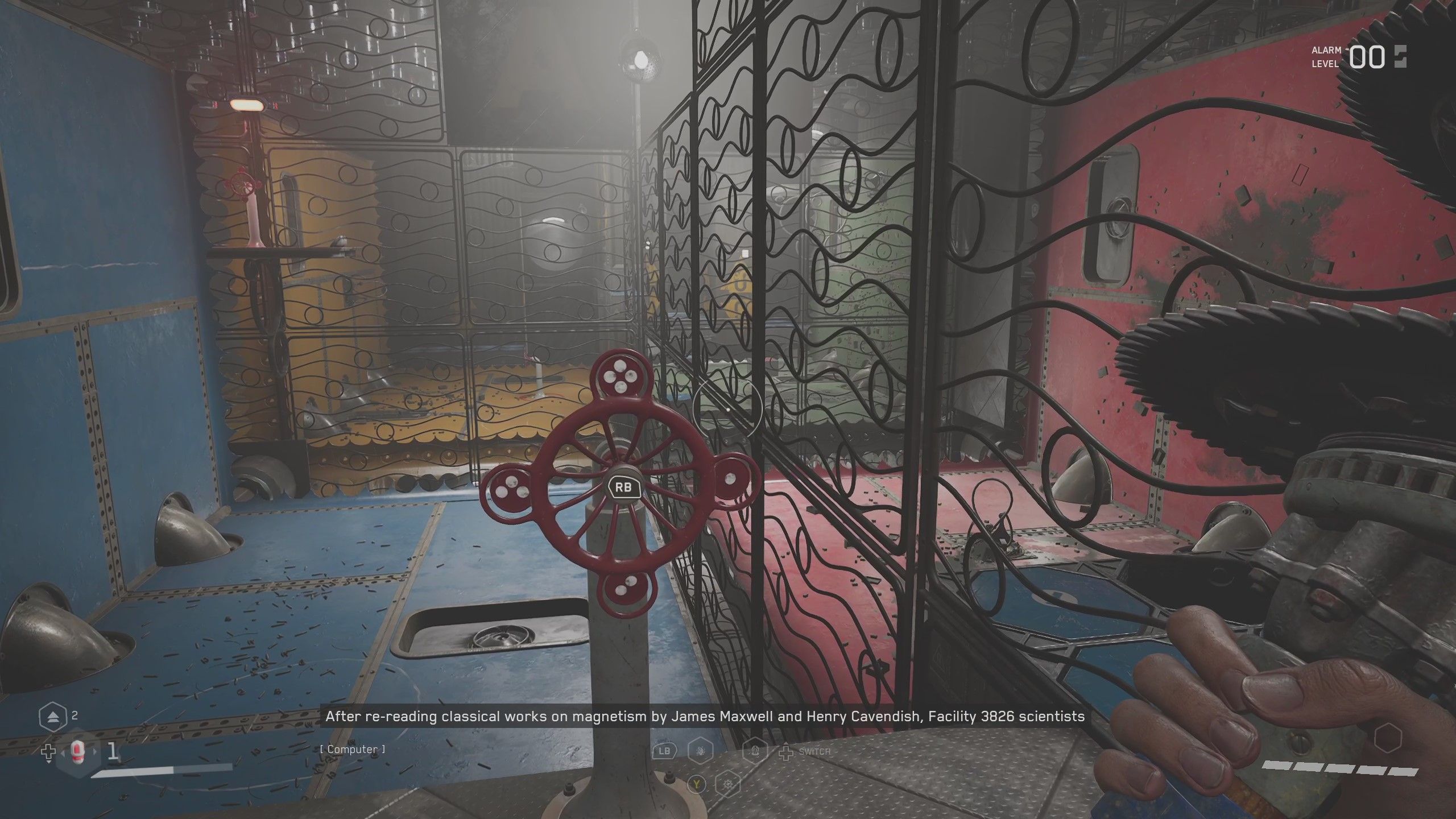Click the red medkit capsule icon
The height and width of the screenshot is (819, 1456).
click(78, 752)
